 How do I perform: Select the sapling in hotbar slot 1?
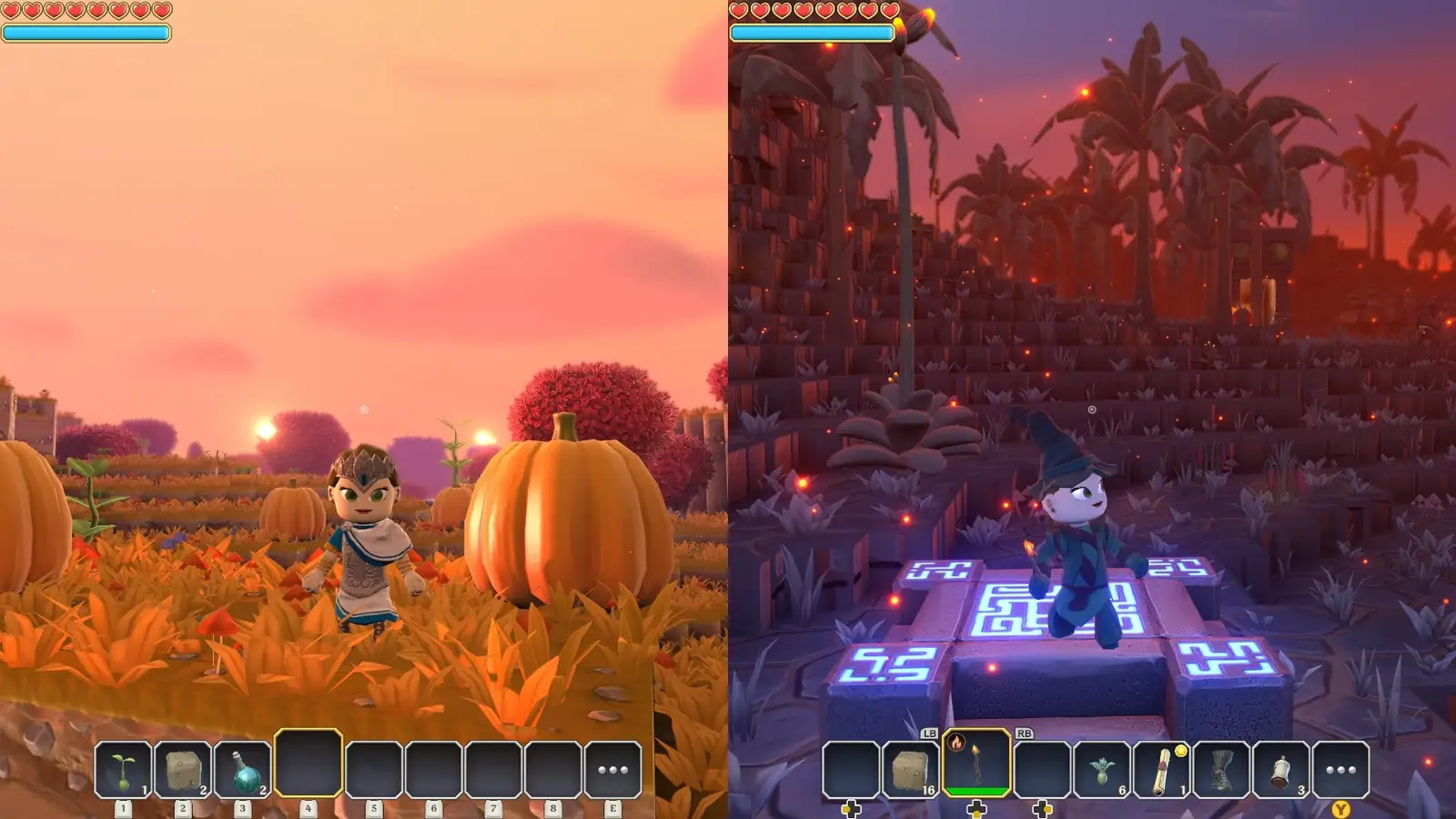point(123,769)
